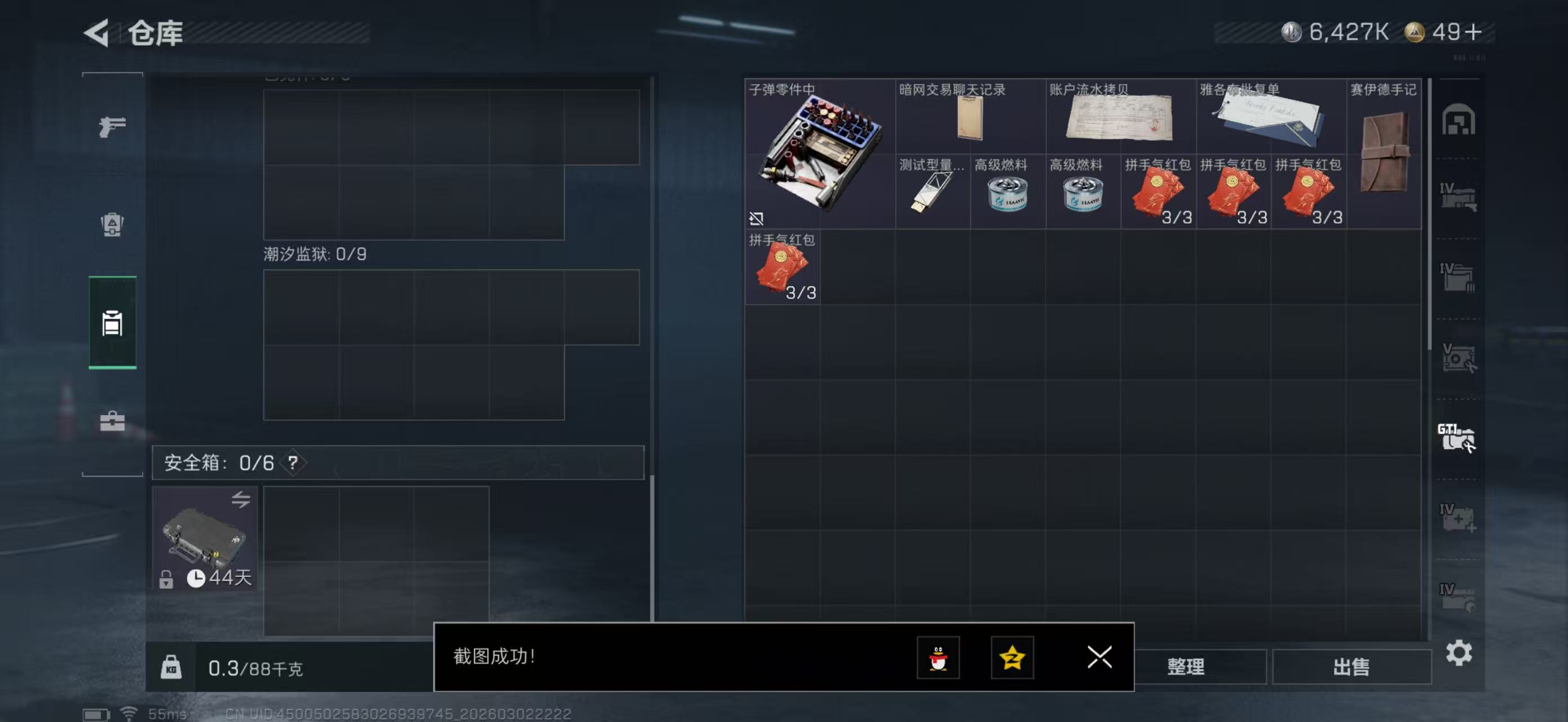Share screenshot via the QQ penguin icon
The height and width of the screenshot is (722, 1568).
coord(938,659)
